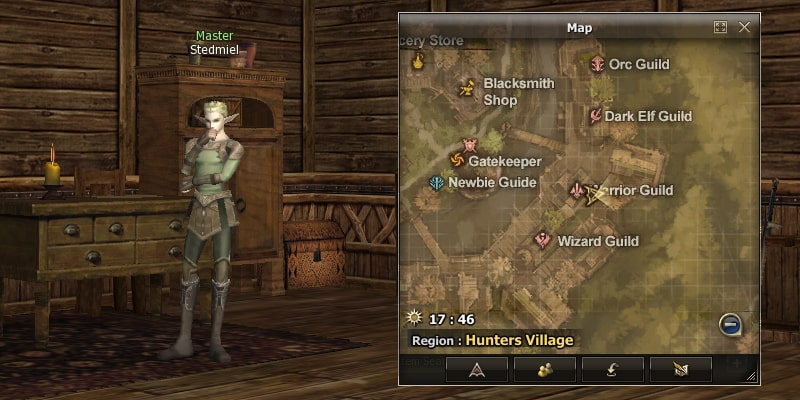
Task: Click the crossed-flags button under the map
Action: pos(680,368)
